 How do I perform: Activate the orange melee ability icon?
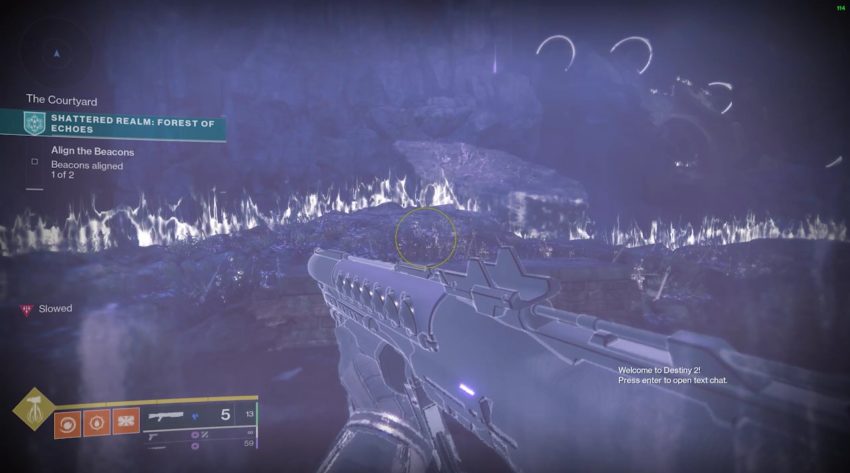tap(125, 421)
